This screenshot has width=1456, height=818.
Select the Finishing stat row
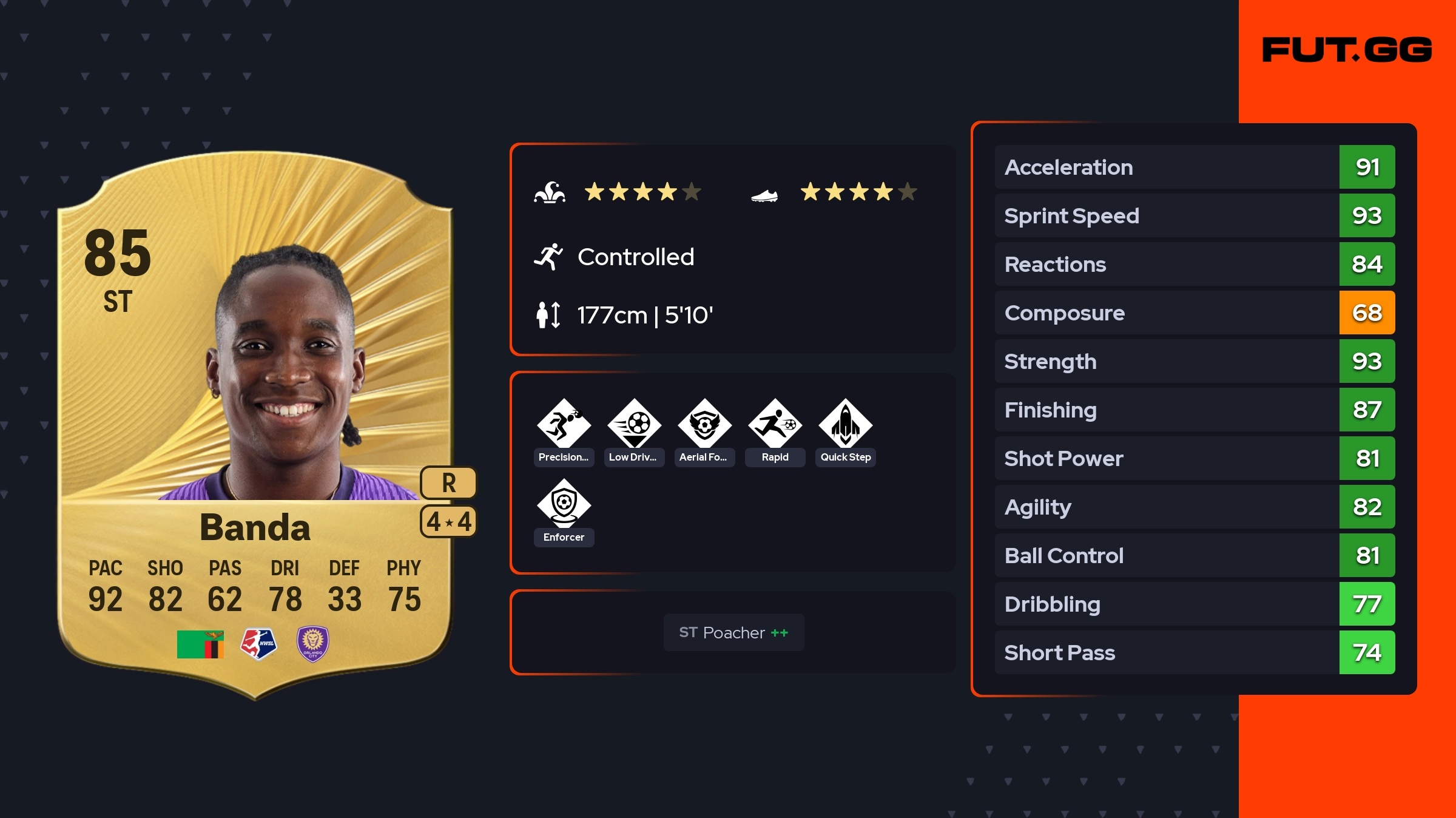(x=1194, y=410)
